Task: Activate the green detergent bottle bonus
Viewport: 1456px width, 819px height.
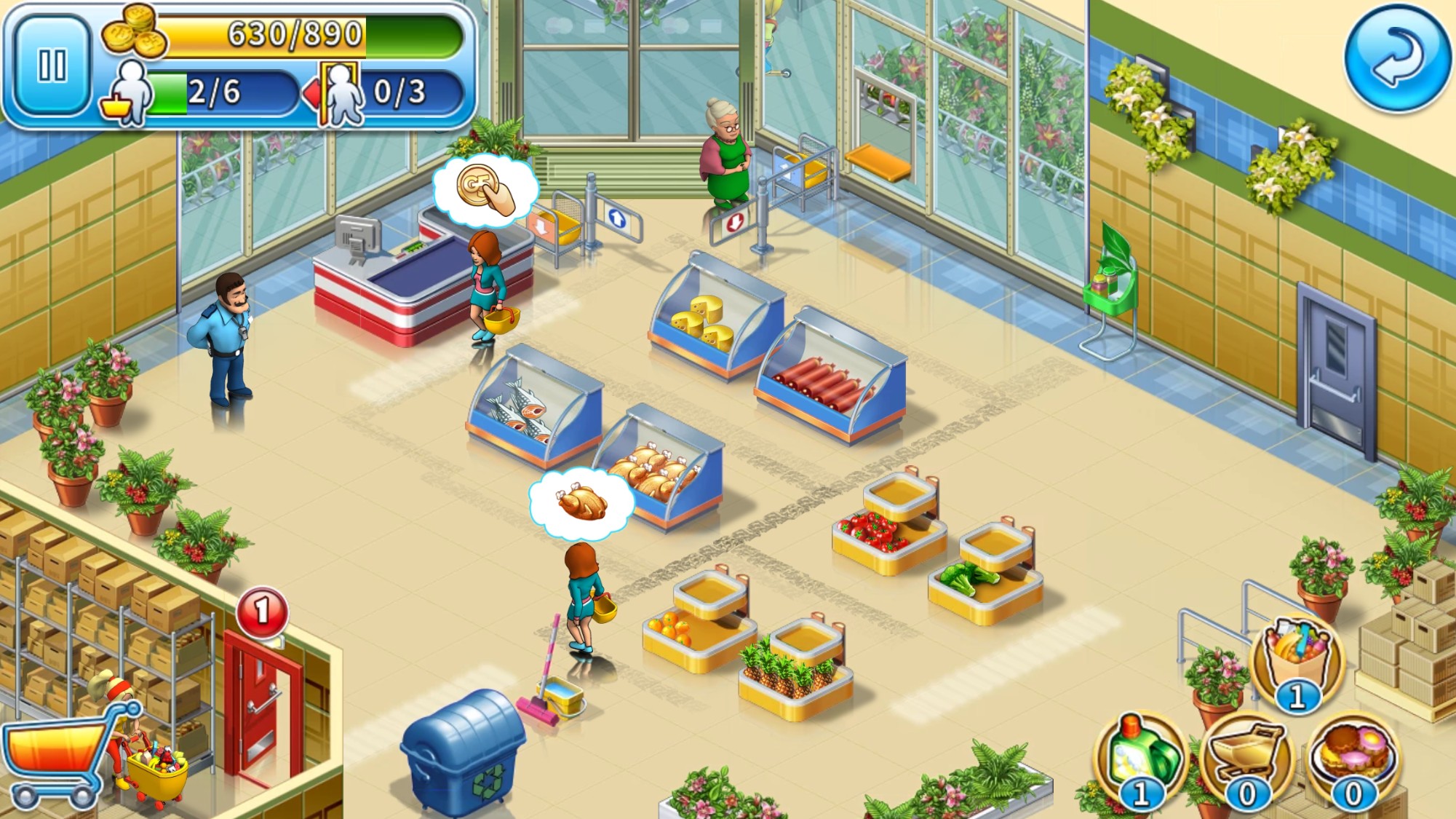Action: [1141, 756]
